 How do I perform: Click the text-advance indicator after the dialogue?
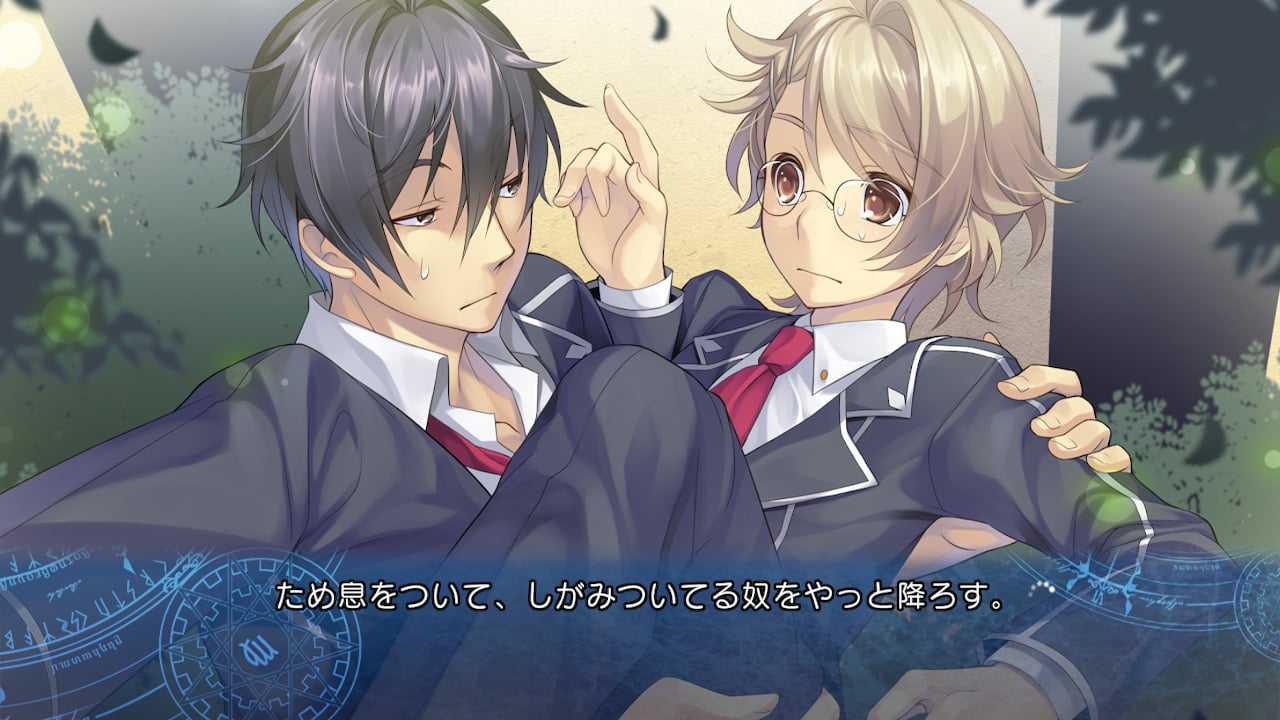point(1040,588)
